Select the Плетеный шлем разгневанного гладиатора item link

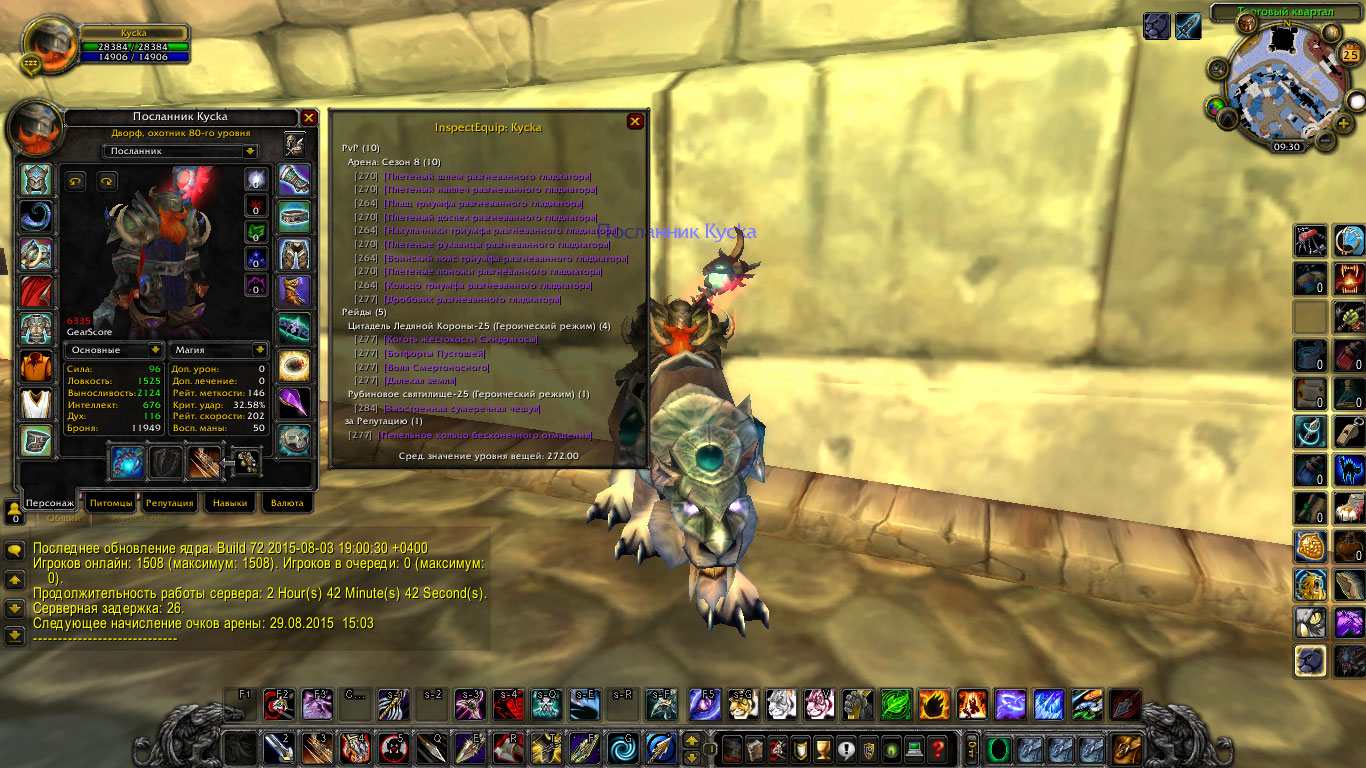point(486,176)
